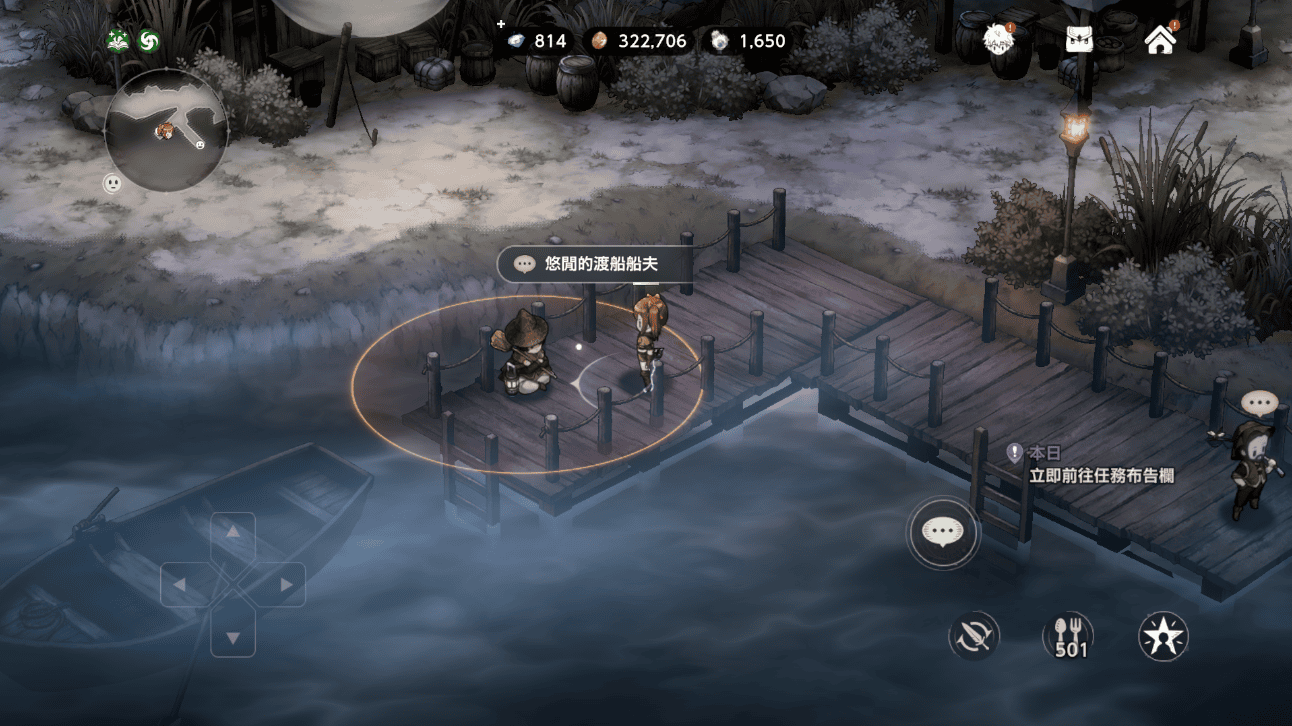Screen dimensions: 1292x726
Task: Open the backpack inventory
Action: (1080, 40)
